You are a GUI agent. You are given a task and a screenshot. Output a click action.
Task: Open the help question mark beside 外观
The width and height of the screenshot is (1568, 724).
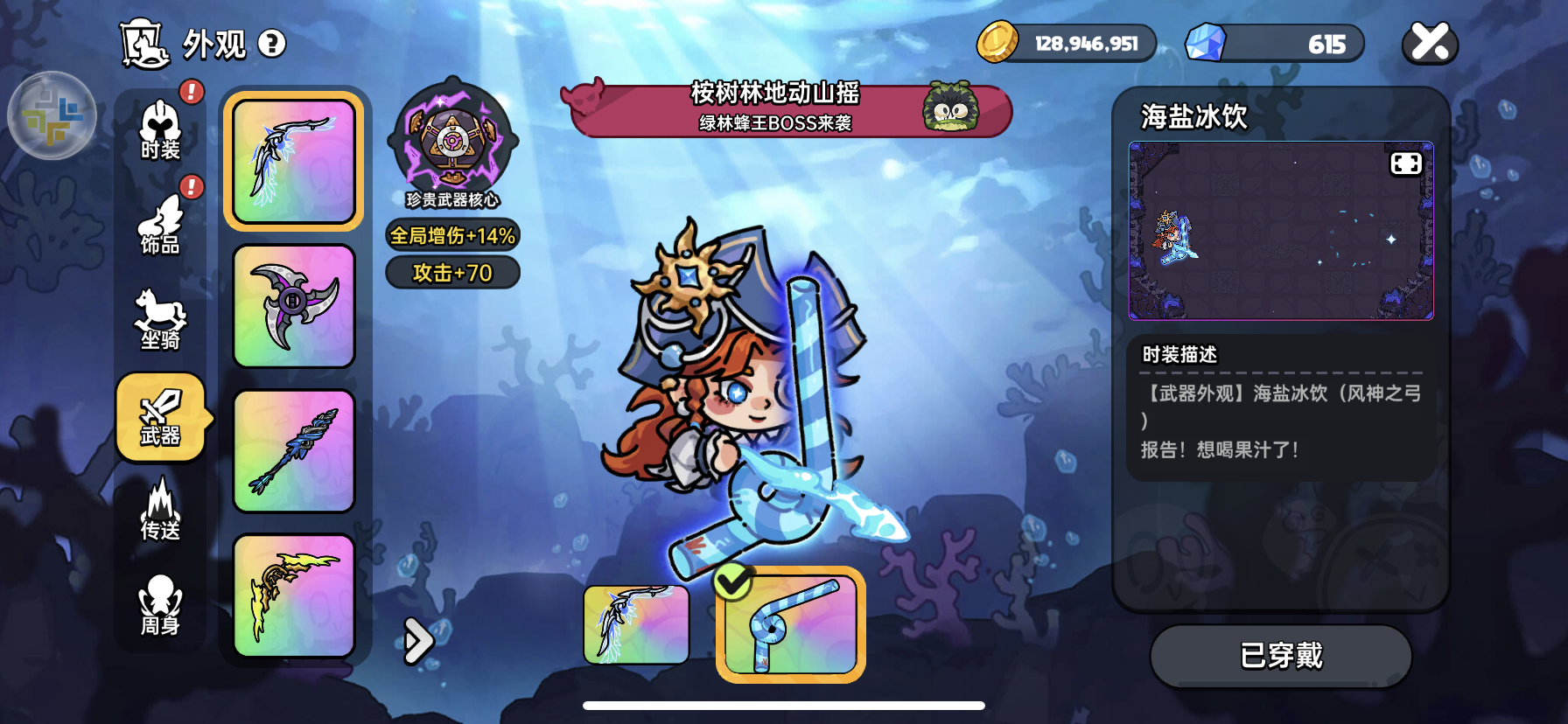pos(272,44)
